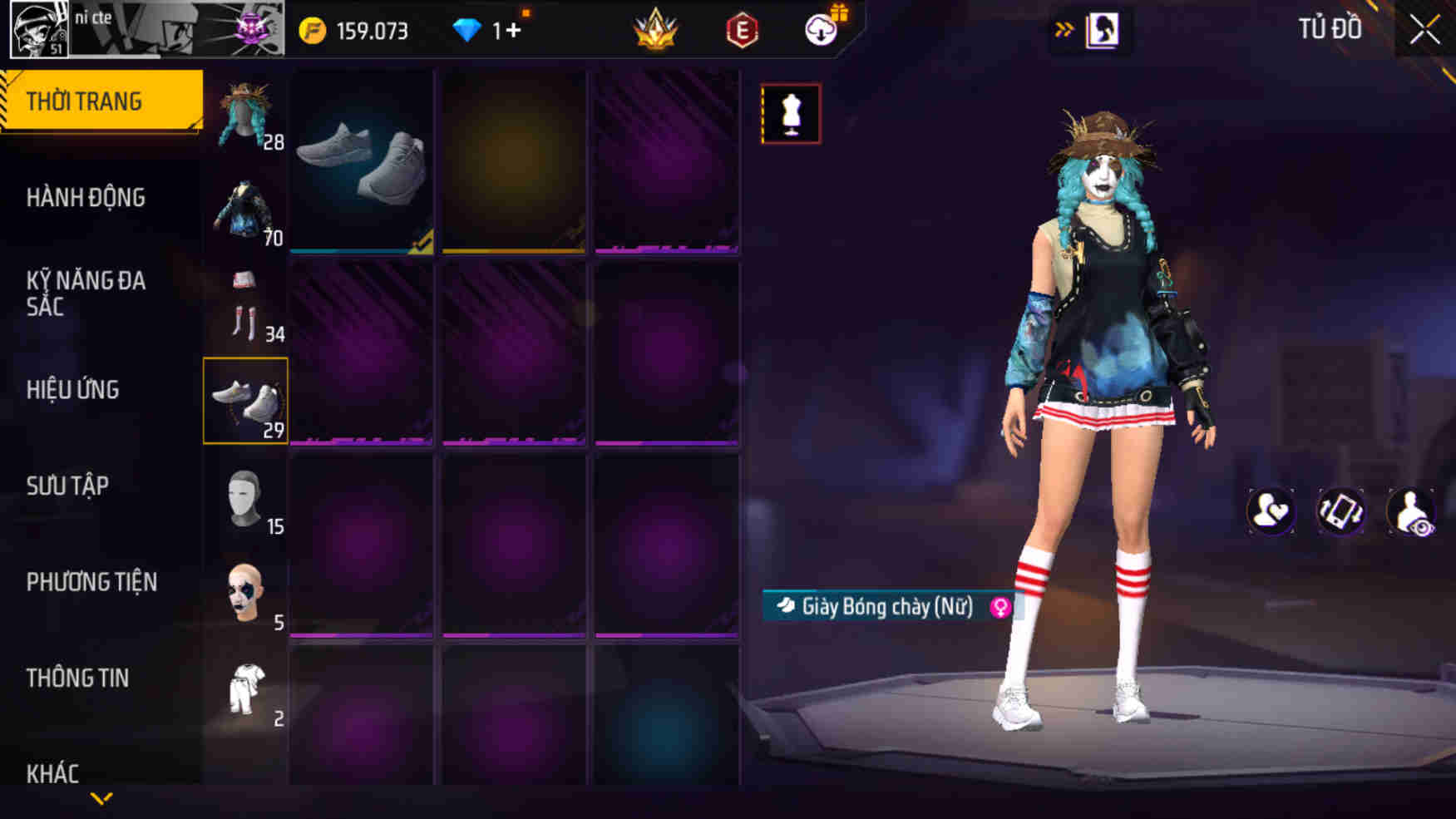Click the diamond balance icon

469,29
